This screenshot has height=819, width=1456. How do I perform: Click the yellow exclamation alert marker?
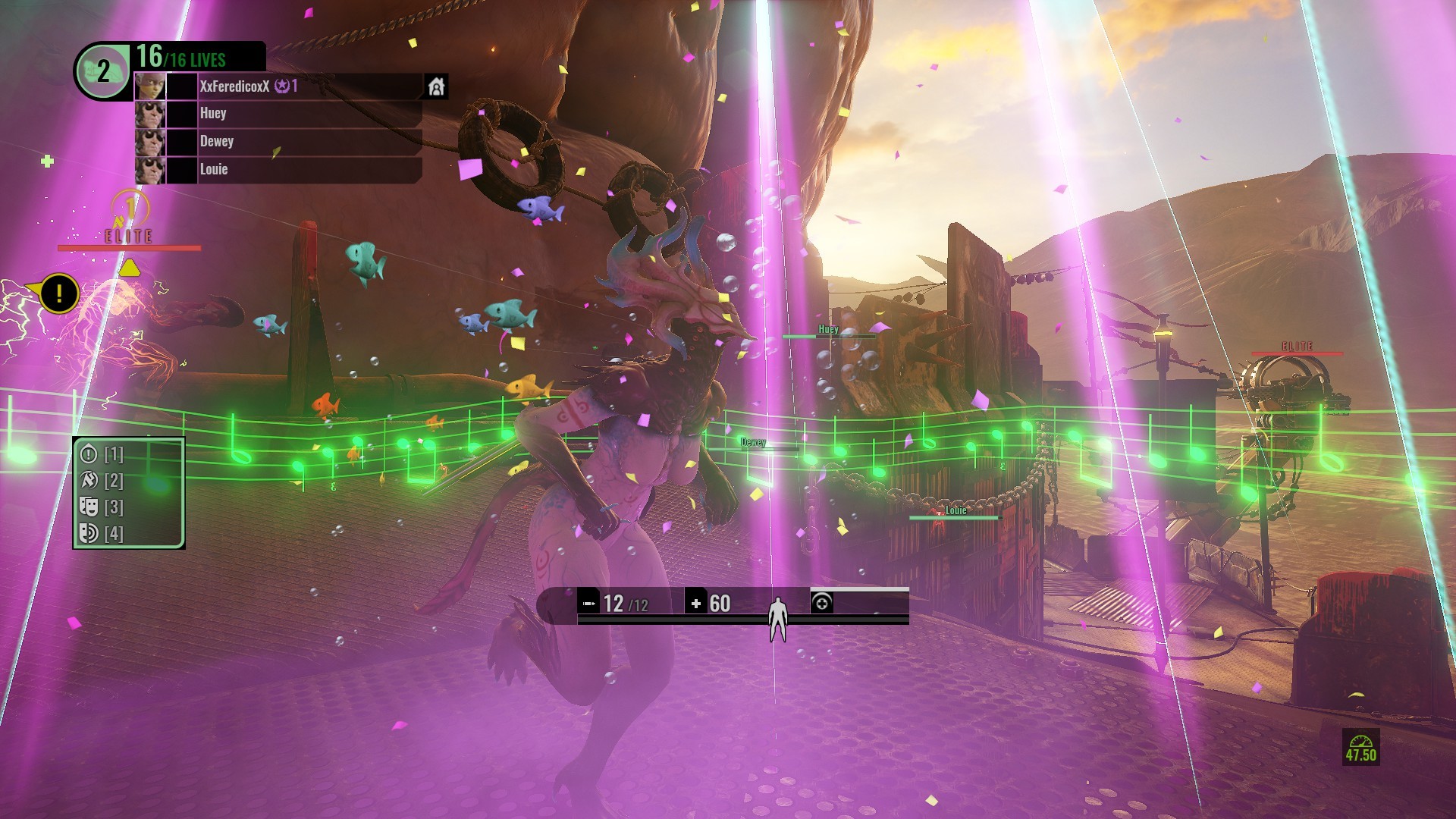[58, 292]
